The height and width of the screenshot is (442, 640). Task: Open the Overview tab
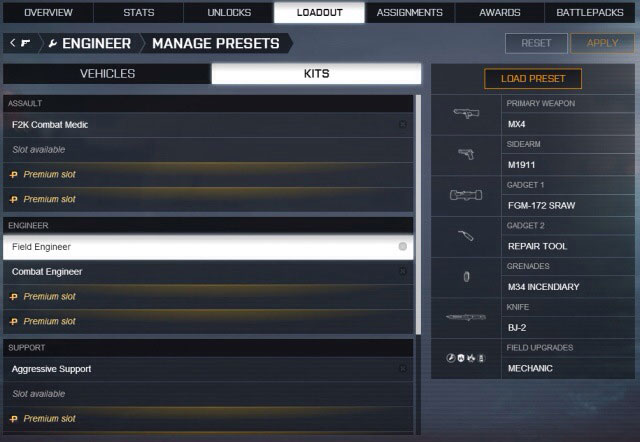[48, 13]
